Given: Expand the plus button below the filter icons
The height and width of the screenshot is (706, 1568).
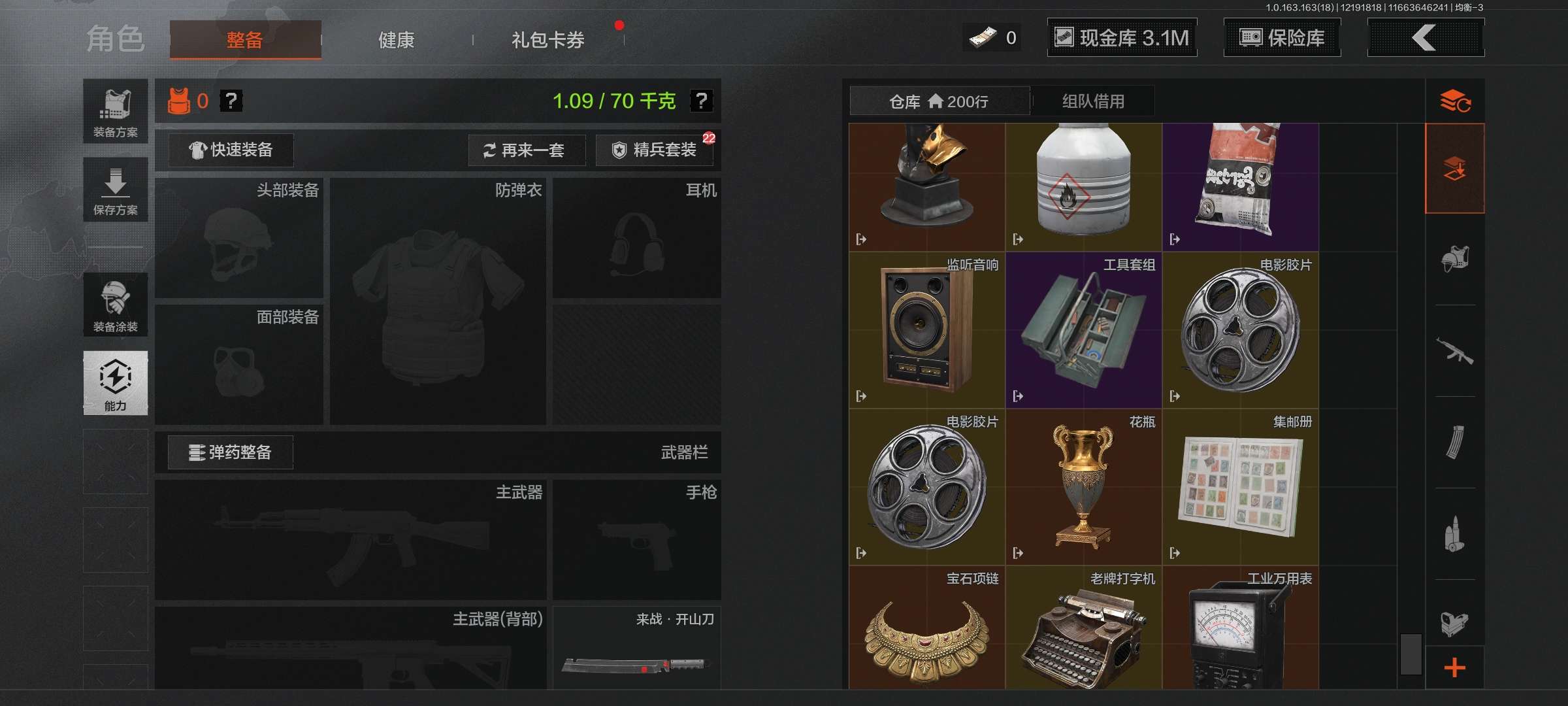Looking at the screenshot, I should tap(1456, 667).
